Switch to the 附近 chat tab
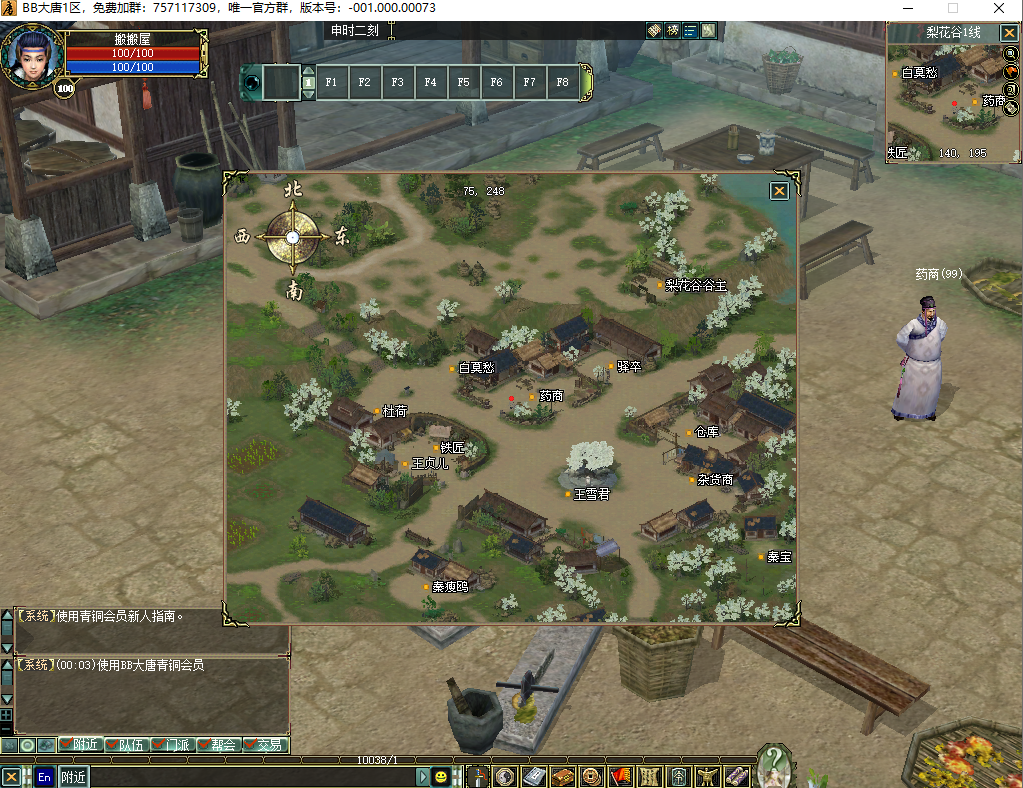This screenshot has height=788, width=1023. (x=79, y=745)
